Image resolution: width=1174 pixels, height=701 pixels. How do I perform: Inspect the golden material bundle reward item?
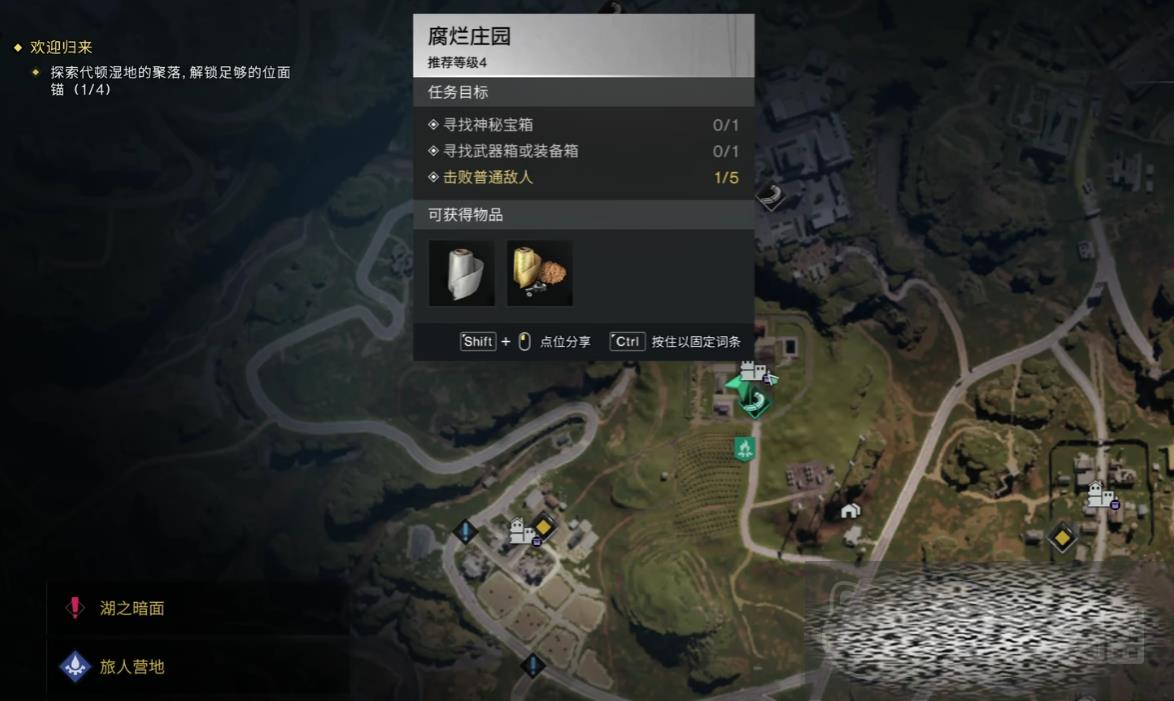pyautogui.click(x=539, y=273)
